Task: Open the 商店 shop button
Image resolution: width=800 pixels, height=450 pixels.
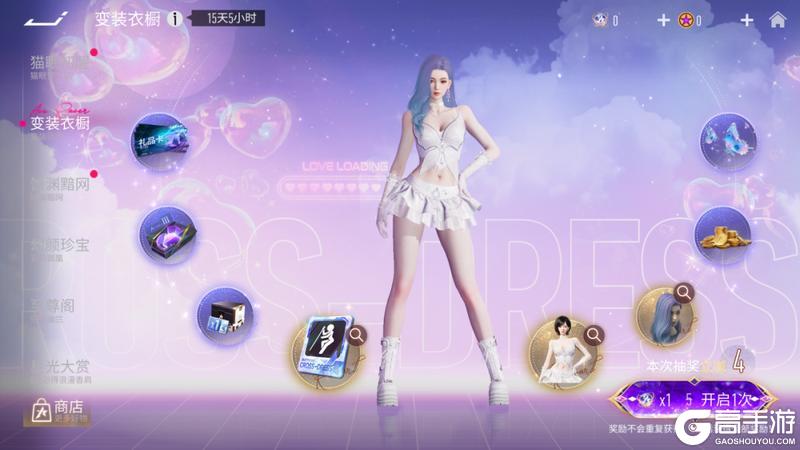Action: [x=58, y=409]
